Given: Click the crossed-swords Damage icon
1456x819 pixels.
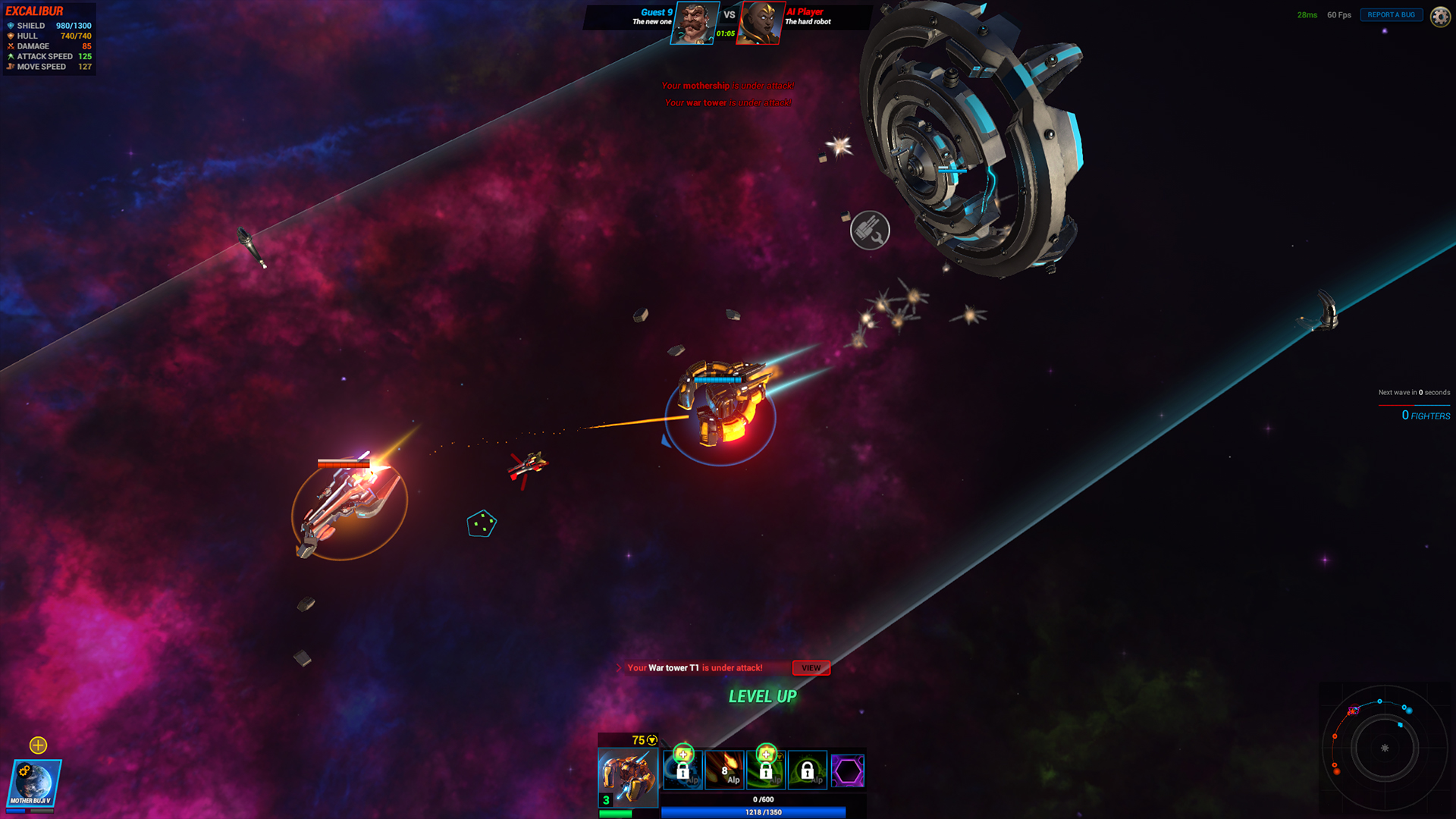Looking at the screenshot, I should (11, 46).
